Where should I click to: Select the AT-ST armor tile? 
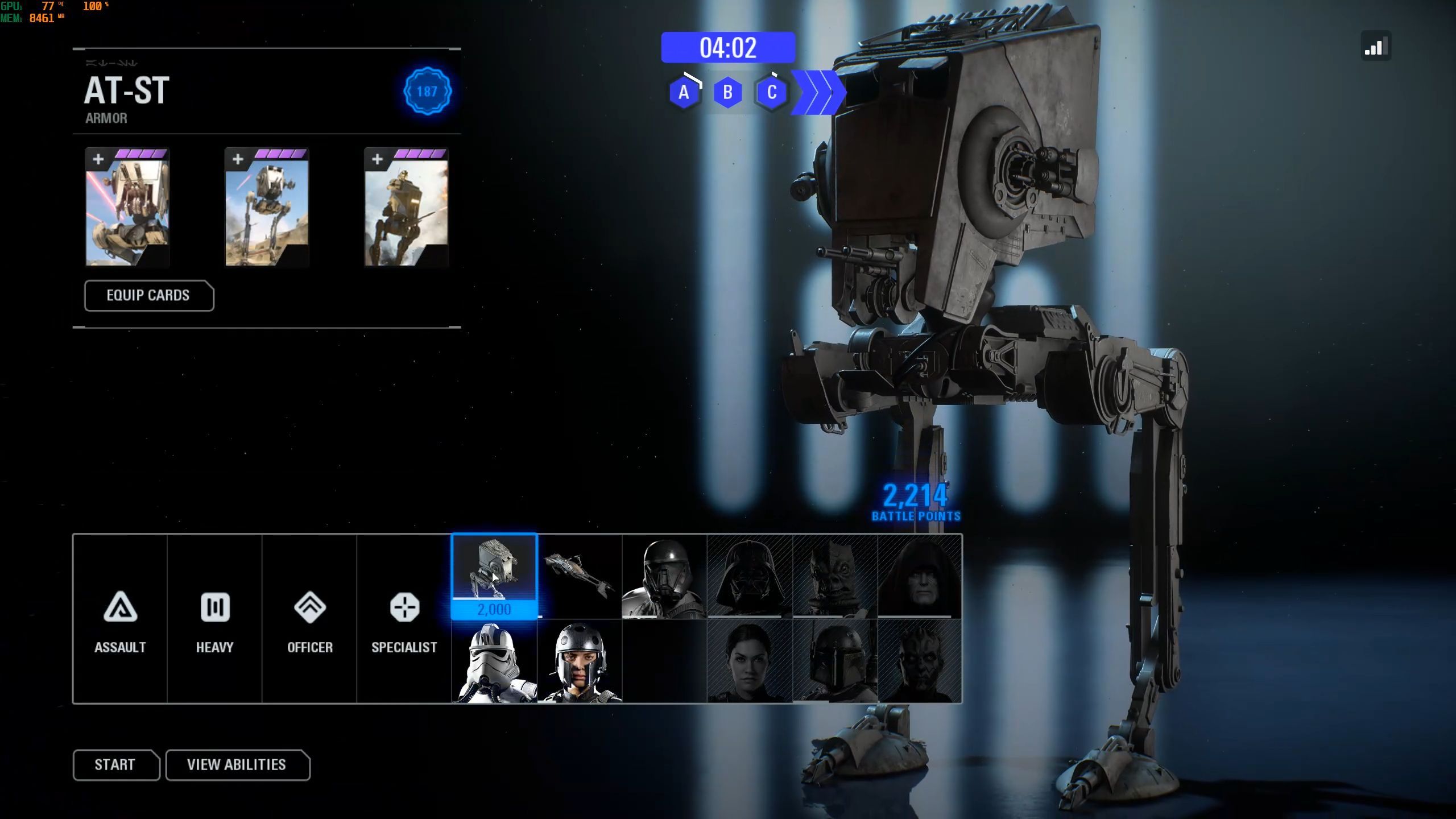[x=494, y=576]
